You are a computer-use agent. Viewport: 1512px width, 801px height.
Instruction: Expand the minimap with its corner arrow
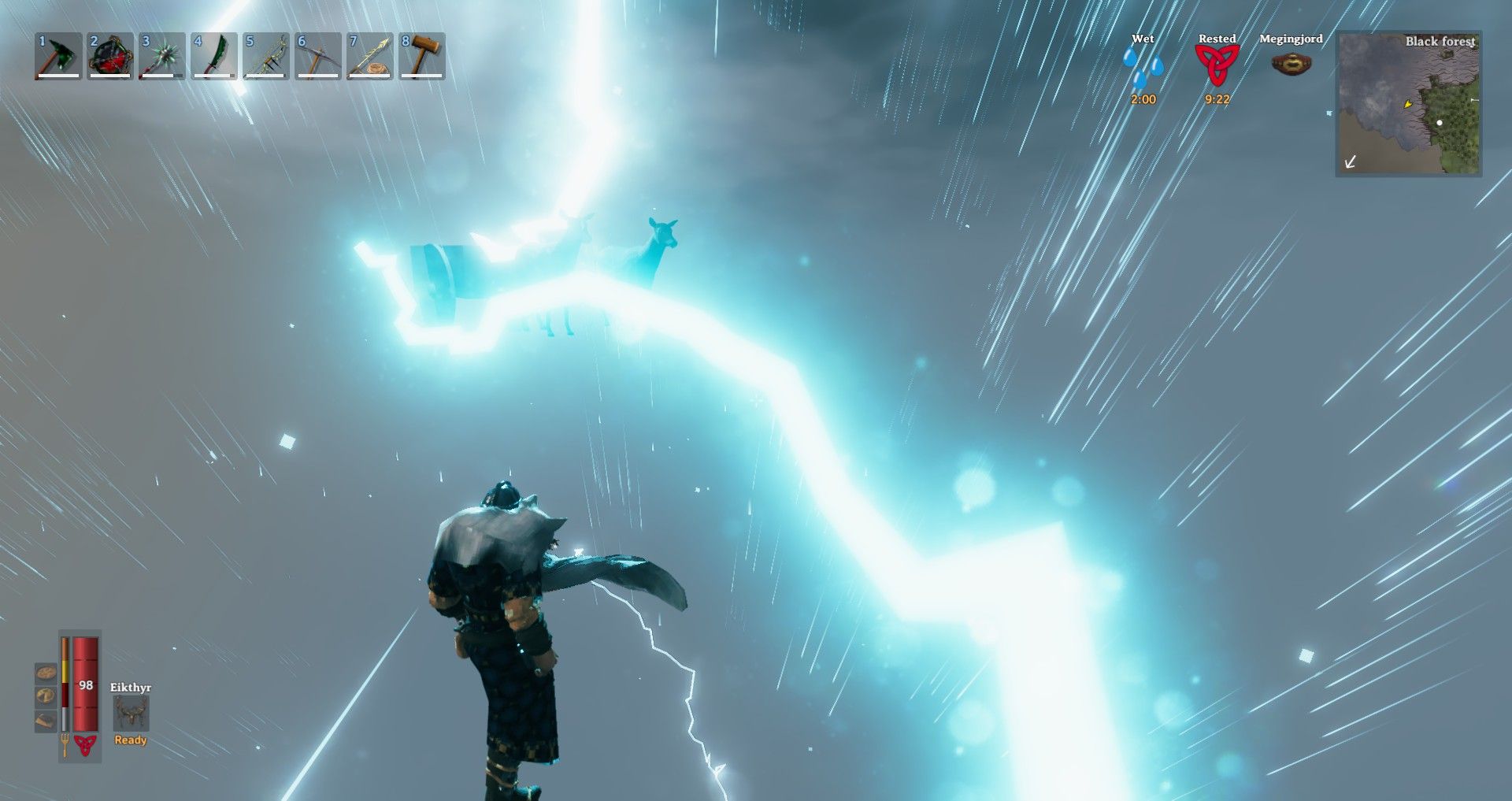[x=1351, y=163]
